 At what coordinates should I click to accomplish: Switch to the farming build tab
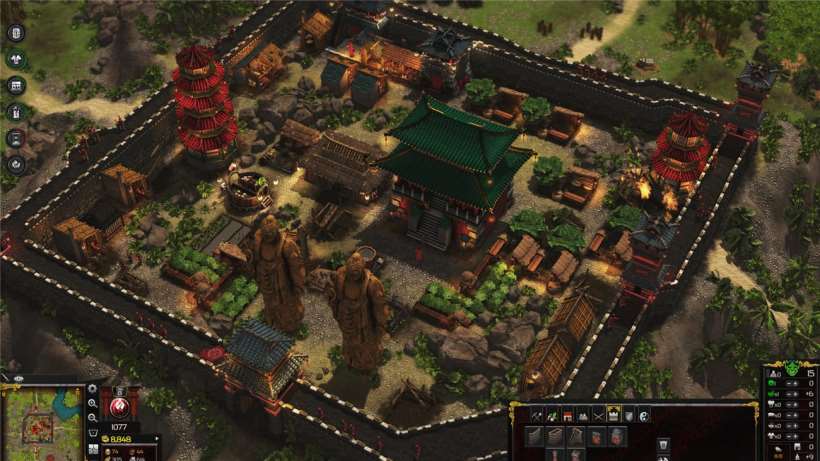555,415
